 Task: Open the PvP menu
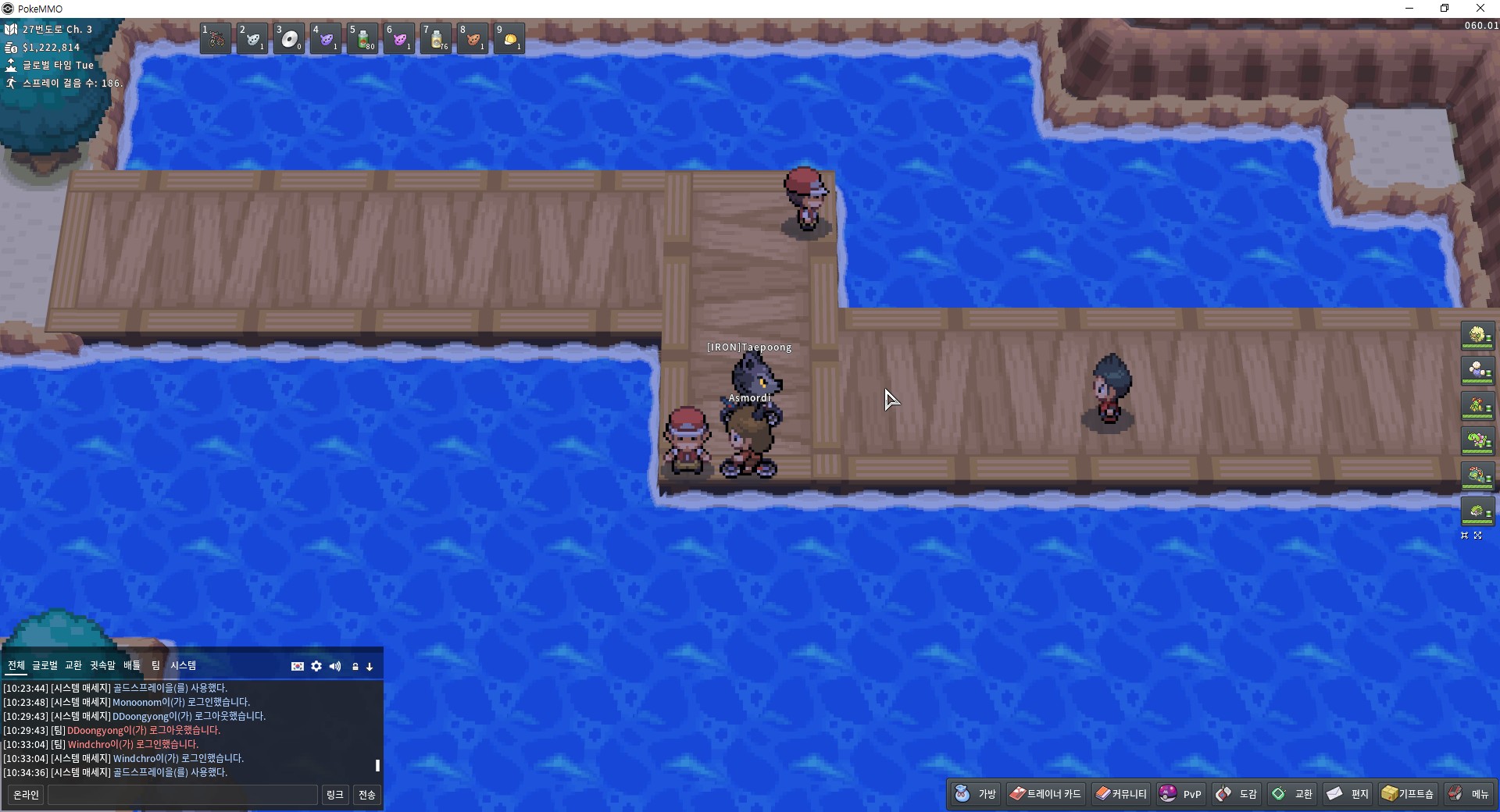click(x=1180, y=794)
